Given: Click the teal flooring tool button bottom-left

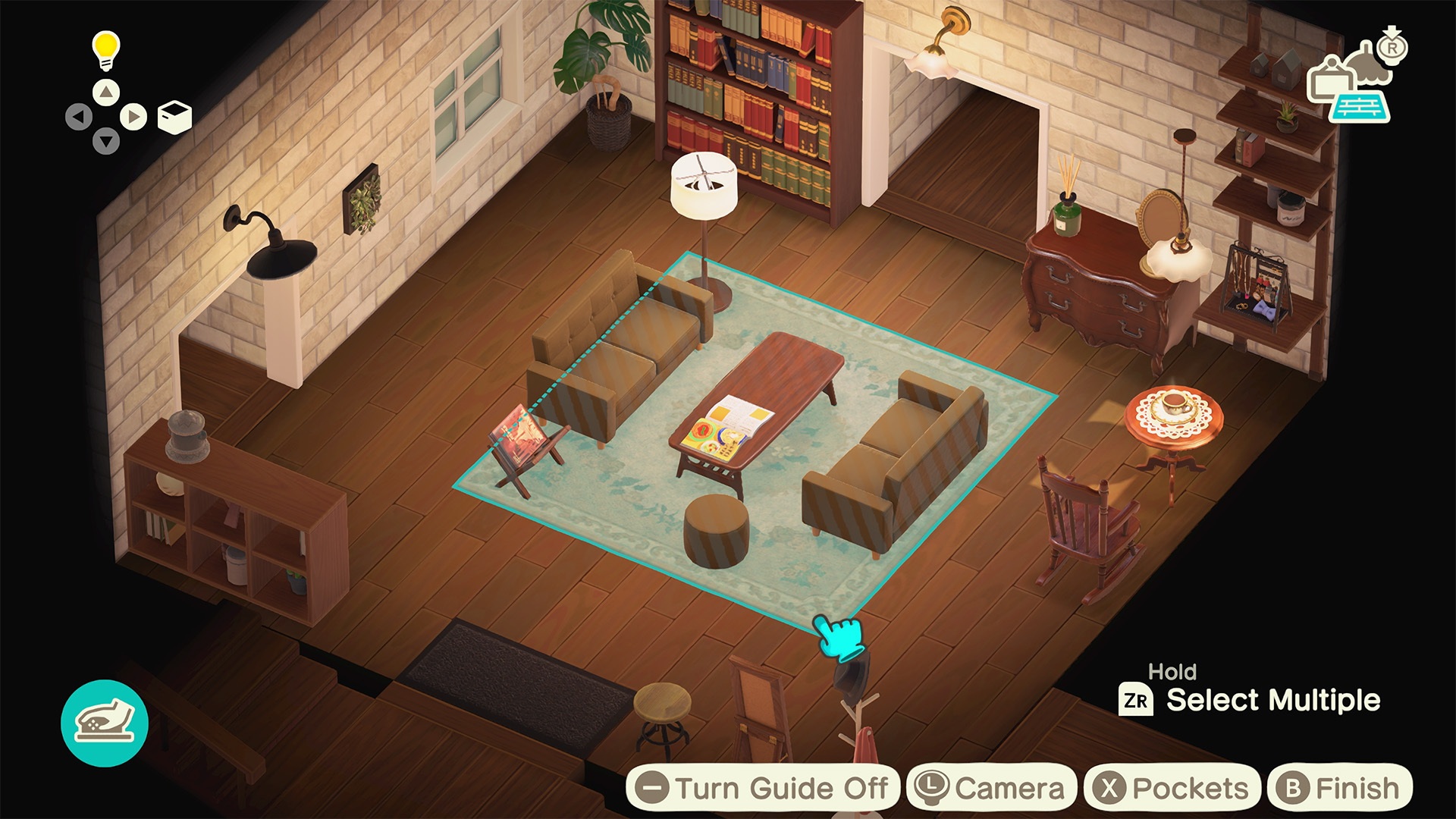Looking at the screenshot, I should (x=105, y=723).
